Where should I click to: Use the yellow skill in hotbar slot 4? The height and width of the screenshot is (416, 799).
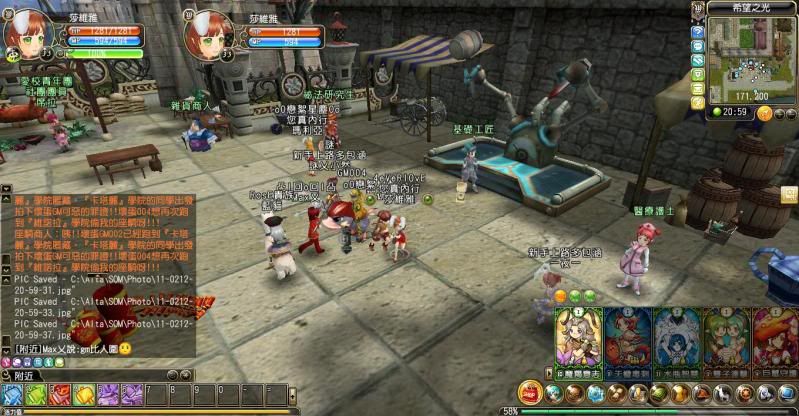83,394
